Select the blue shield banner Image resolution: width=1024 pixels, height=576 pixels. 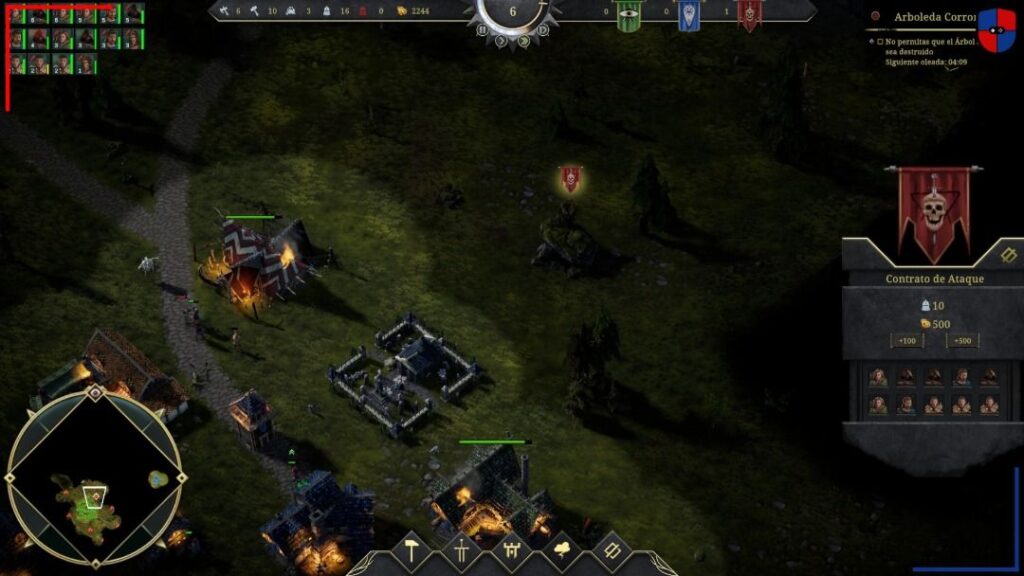(689, 15)
